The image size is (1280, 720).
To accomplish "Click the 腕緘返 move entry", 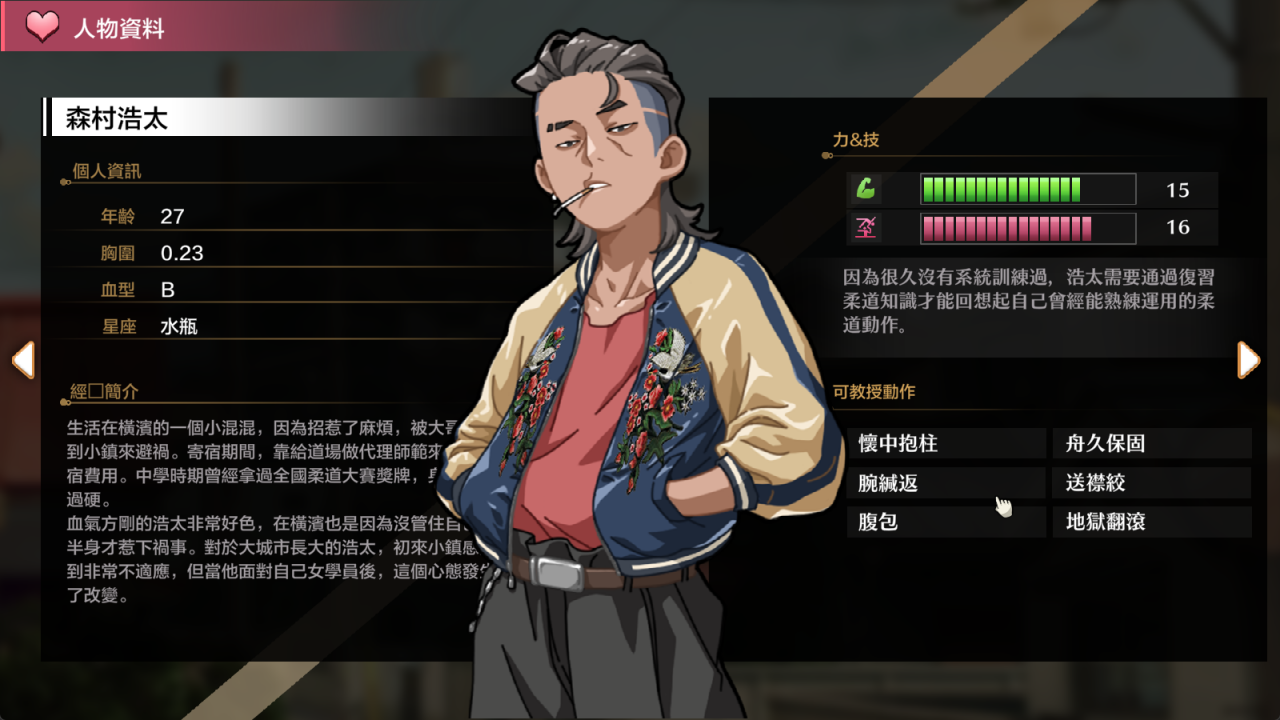I will tap(945, 483).
